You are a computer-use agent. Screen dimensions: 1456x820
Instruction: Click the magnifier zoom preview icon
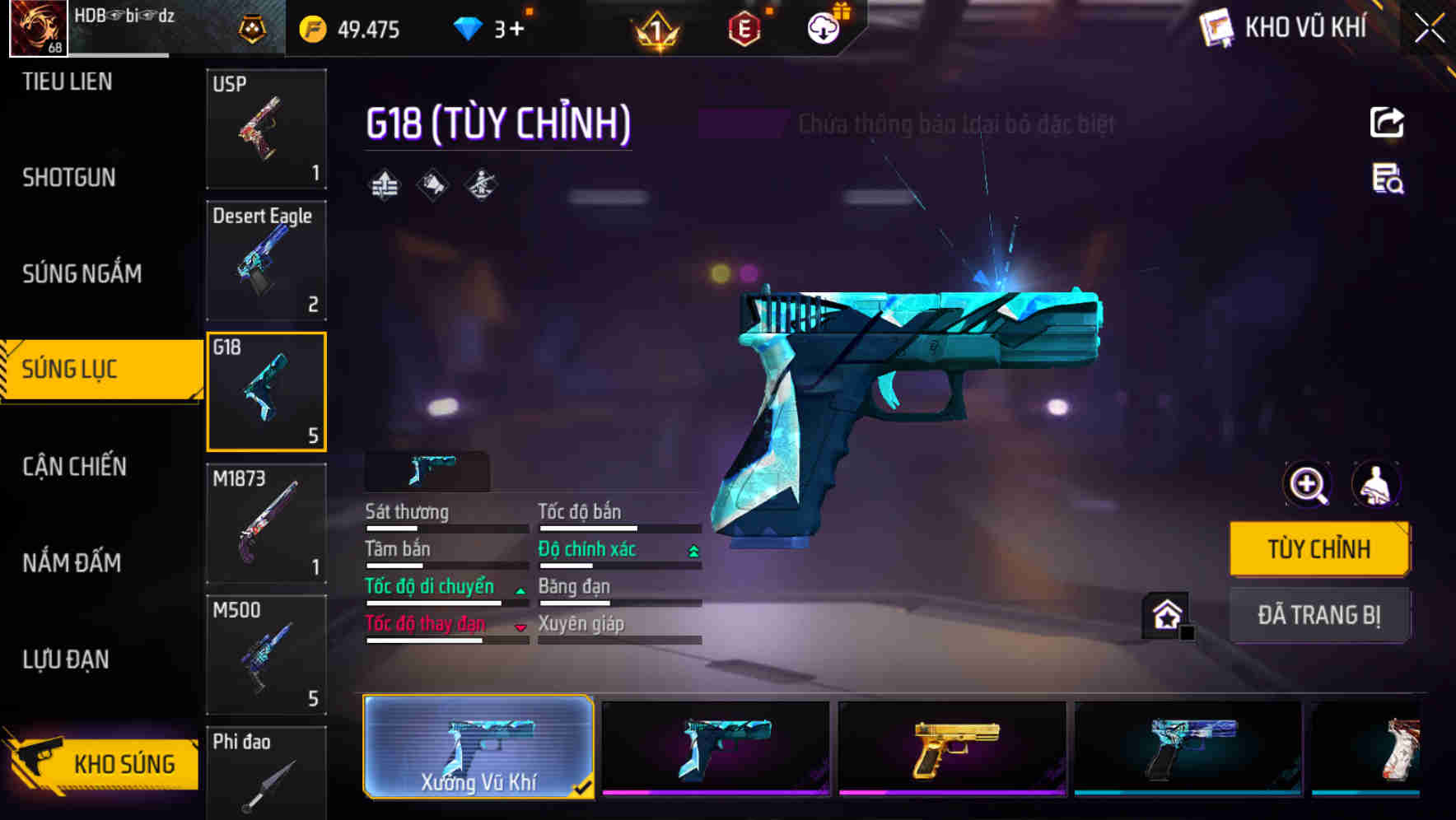coord(1306,485)
